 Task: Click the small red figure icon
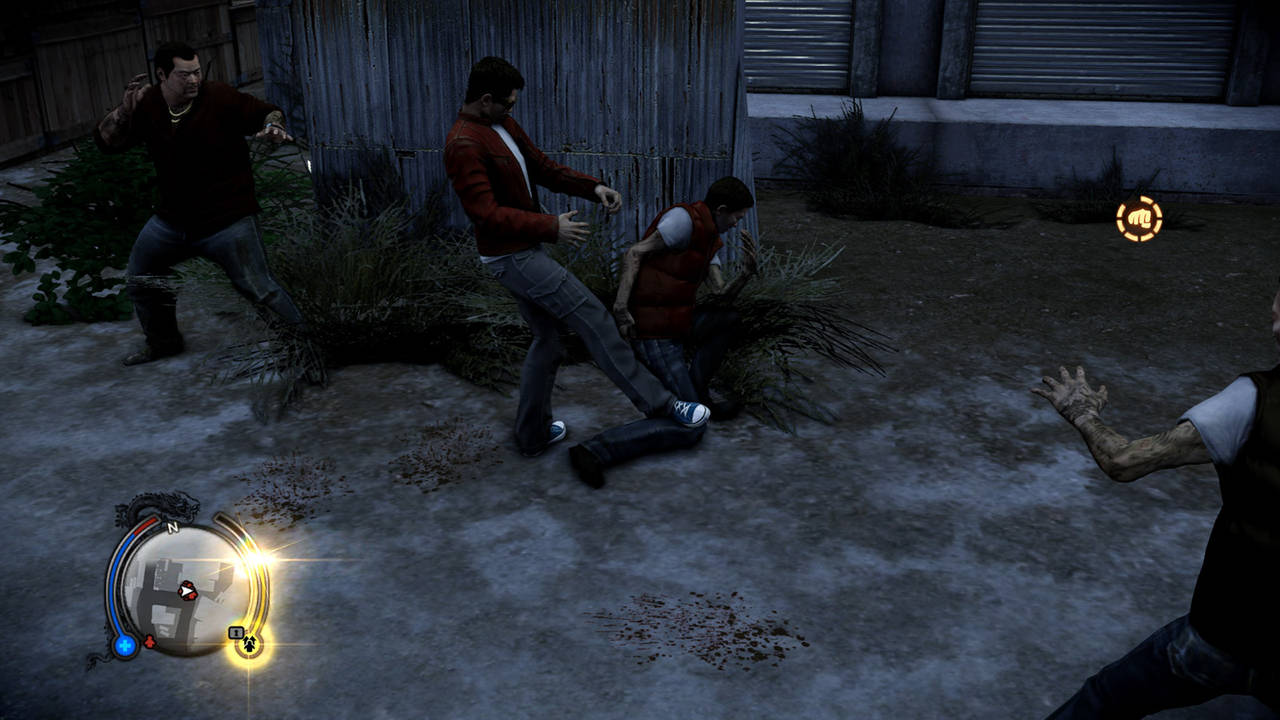[150, 642]
